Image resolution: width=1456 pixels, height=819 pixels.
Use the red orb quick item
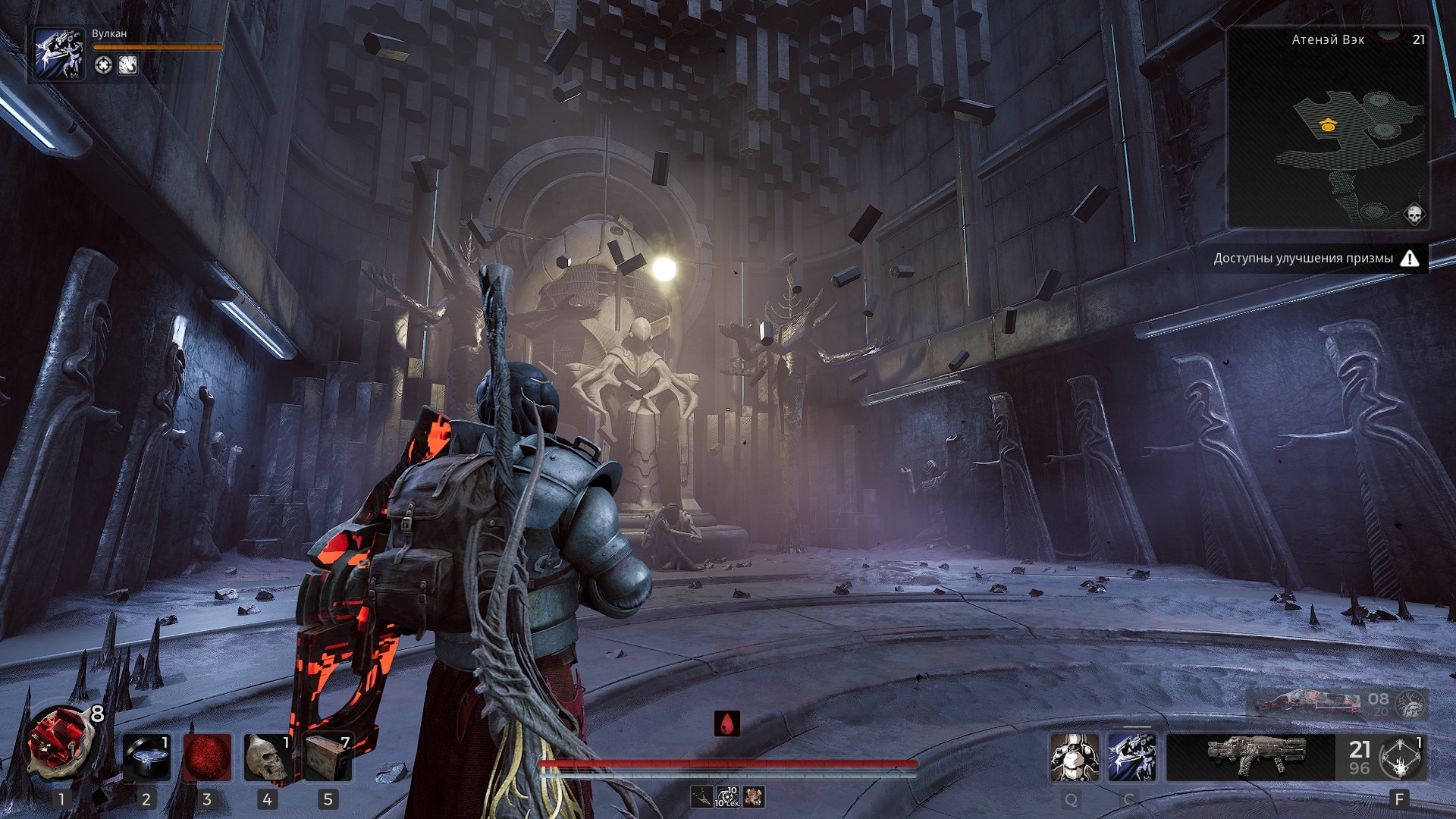[207, 758]
